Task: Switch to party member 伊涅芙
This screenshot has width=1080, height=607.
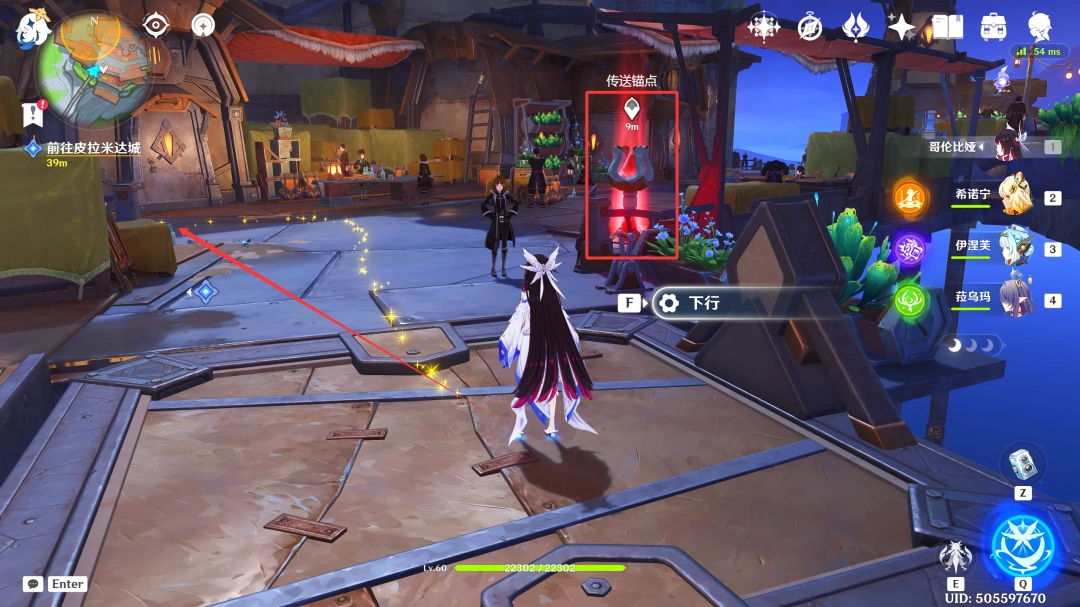Action: (1014, 246)
